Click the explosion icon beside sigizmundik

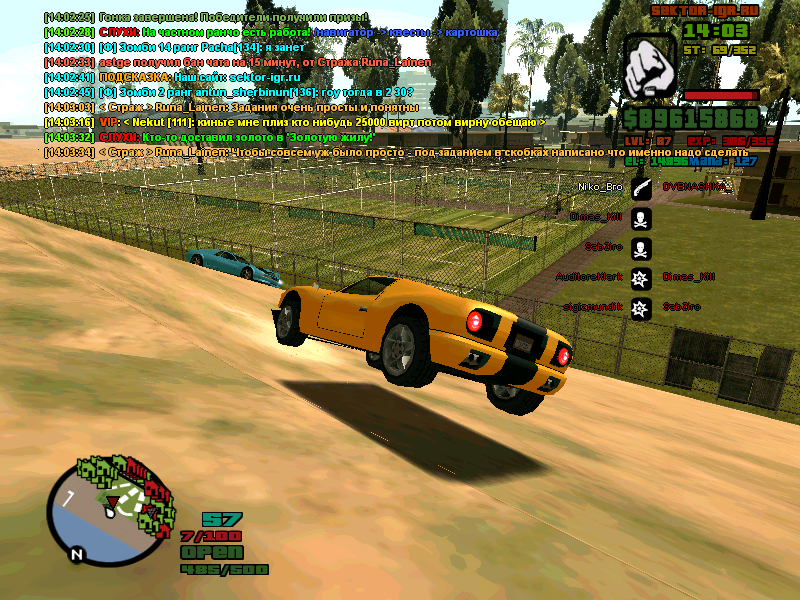[x=641, y=307]
